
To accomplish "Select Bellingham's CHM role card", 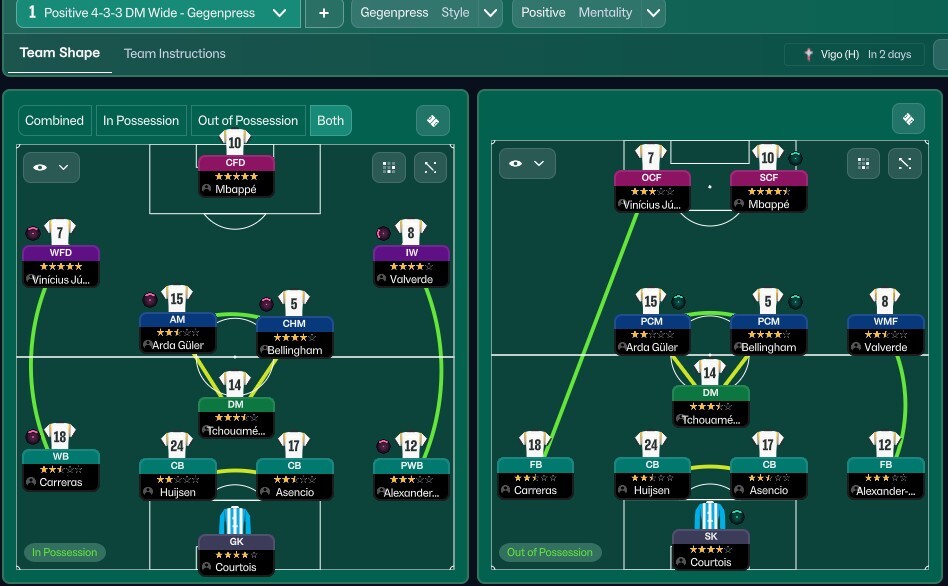I will (294, 337).
